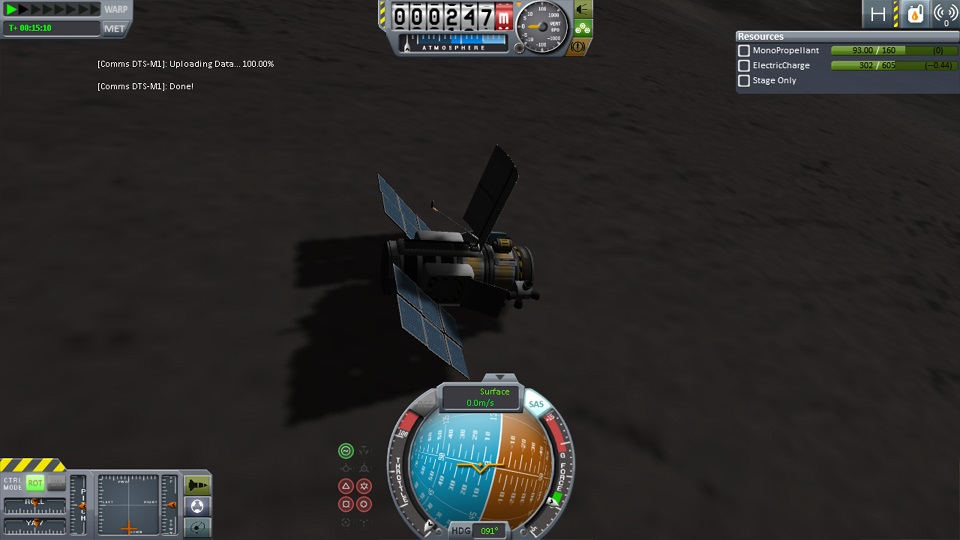
Task: Toggle the brakes button under the altimeter side
Action: coord(579,47)
